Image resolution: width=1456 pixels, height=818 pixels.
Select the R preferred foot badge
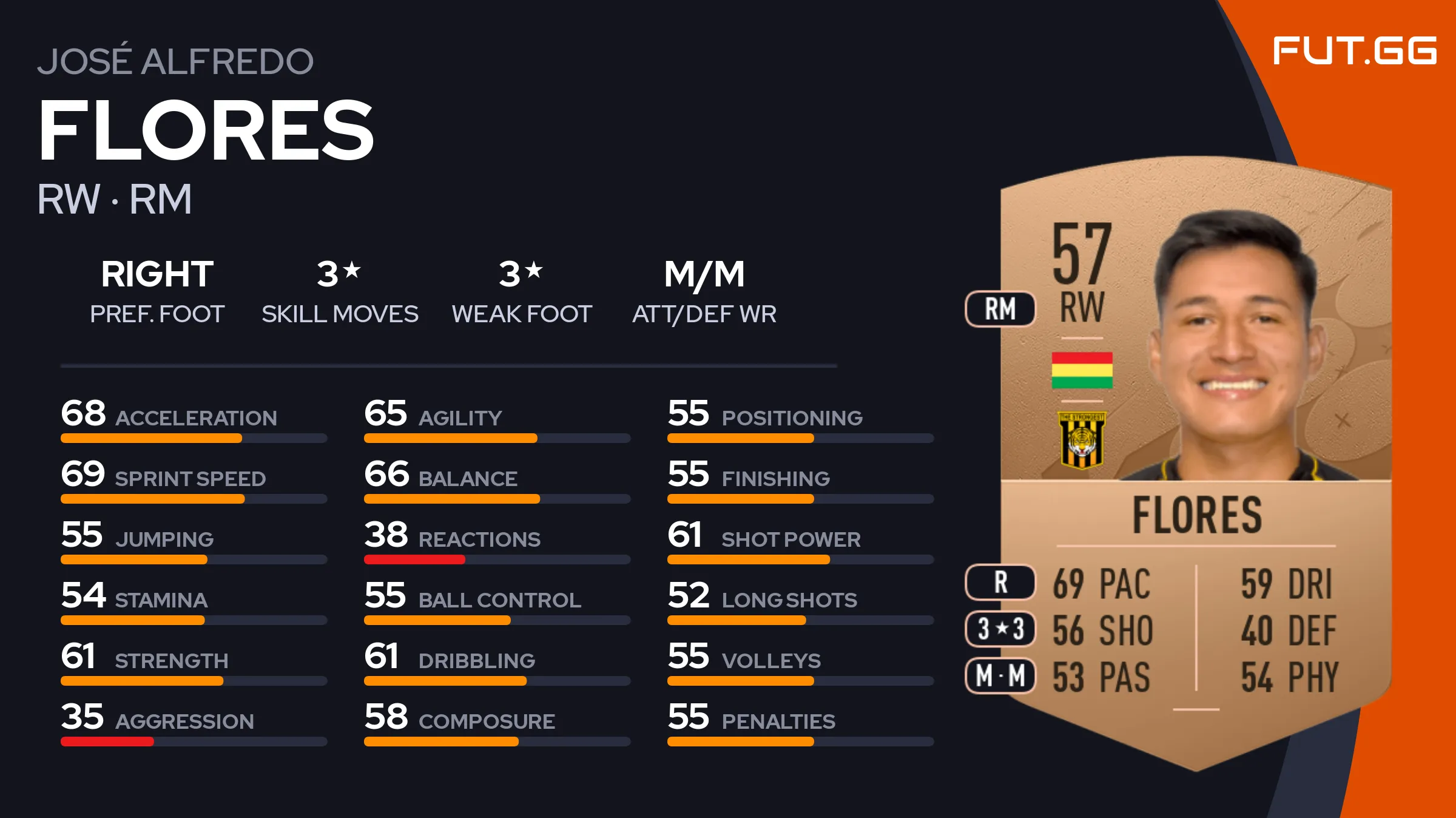tap(1000, 582)
